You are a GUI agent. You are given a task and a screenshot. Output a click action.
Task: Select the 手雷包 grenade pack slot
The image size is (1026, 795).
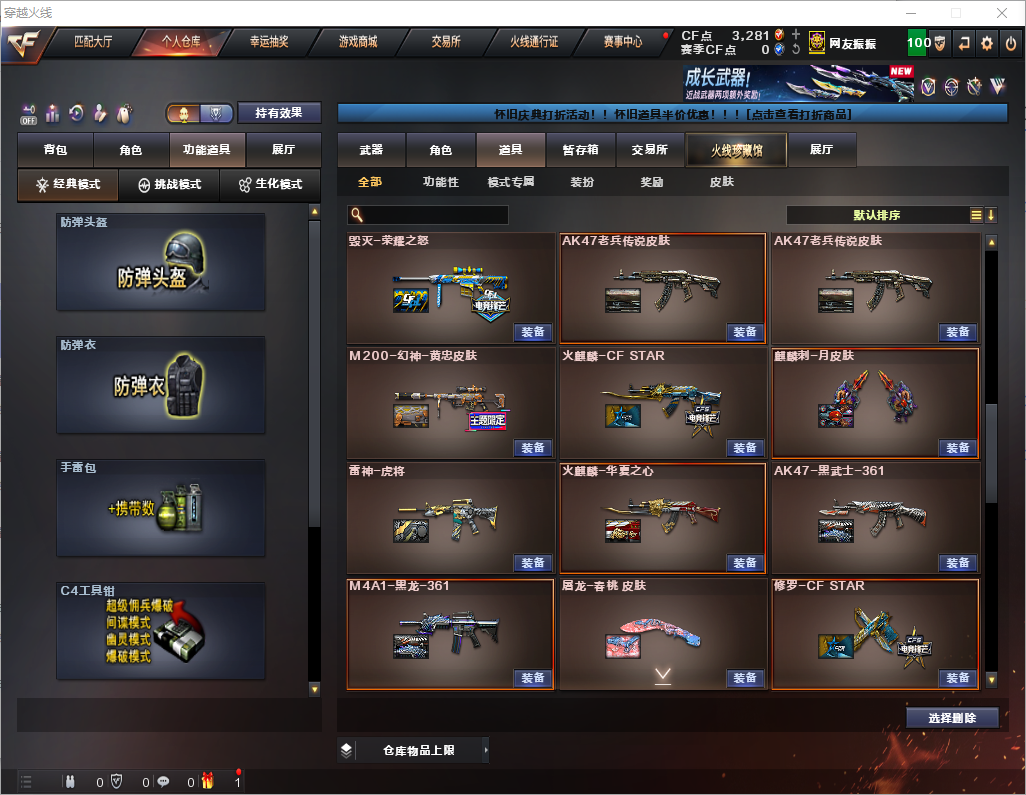[x=161, y=507]
